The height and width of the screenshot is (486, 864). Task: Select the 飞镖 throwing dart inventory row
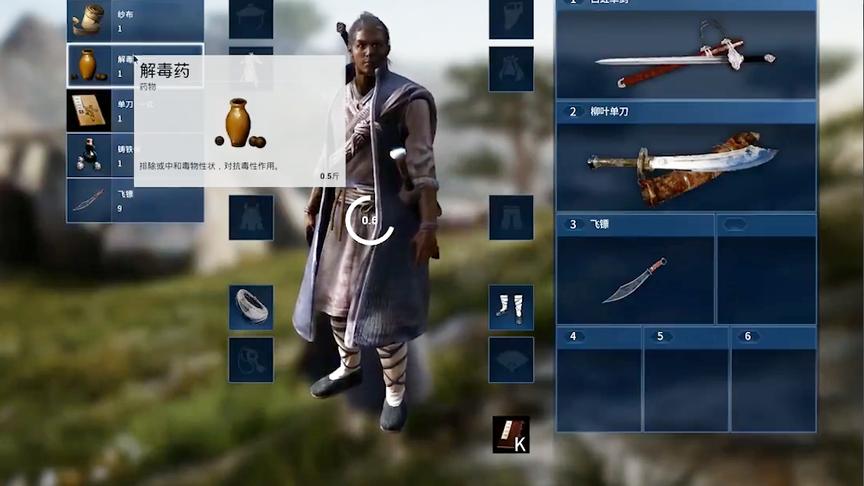[x=135, y=200]
